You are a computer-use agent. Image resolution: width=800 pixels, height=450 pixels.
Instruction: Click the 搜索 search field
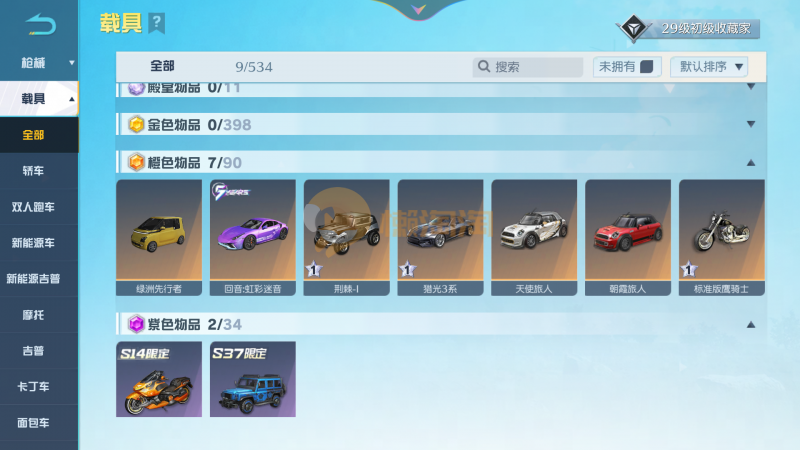pos(528,67)
